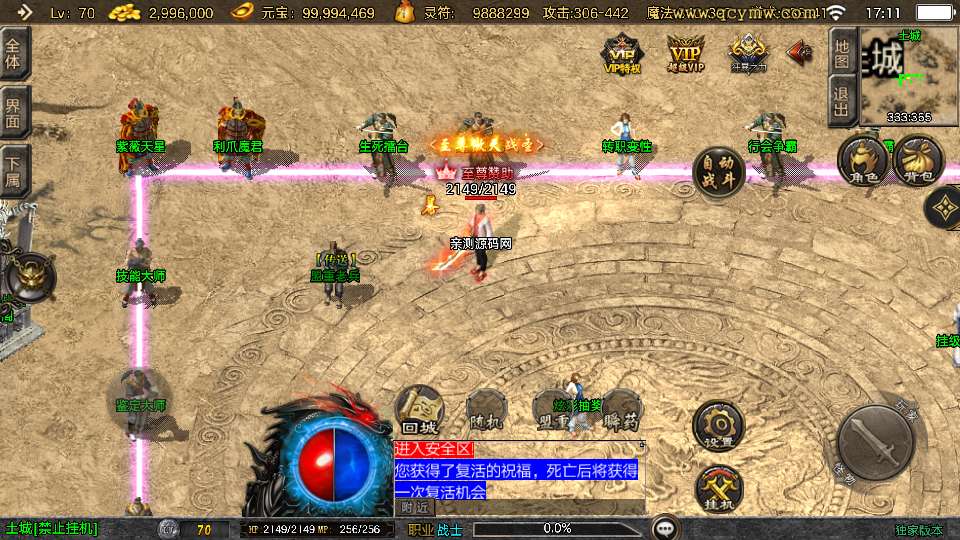Open the 角色 character sheet

click(x=862, y=161)
